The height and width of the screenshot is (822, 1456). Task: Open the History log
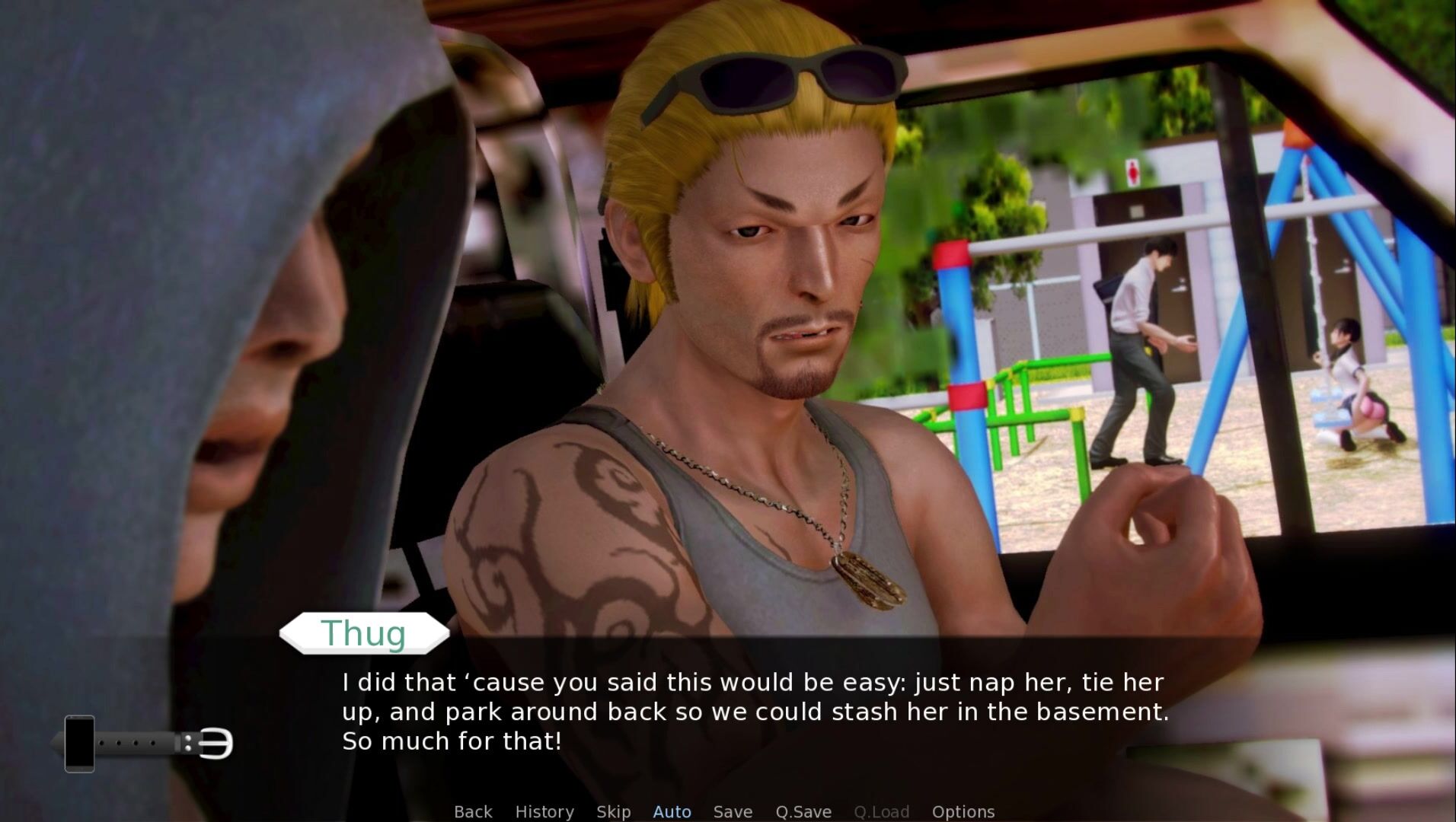click(x=544, y=811)
